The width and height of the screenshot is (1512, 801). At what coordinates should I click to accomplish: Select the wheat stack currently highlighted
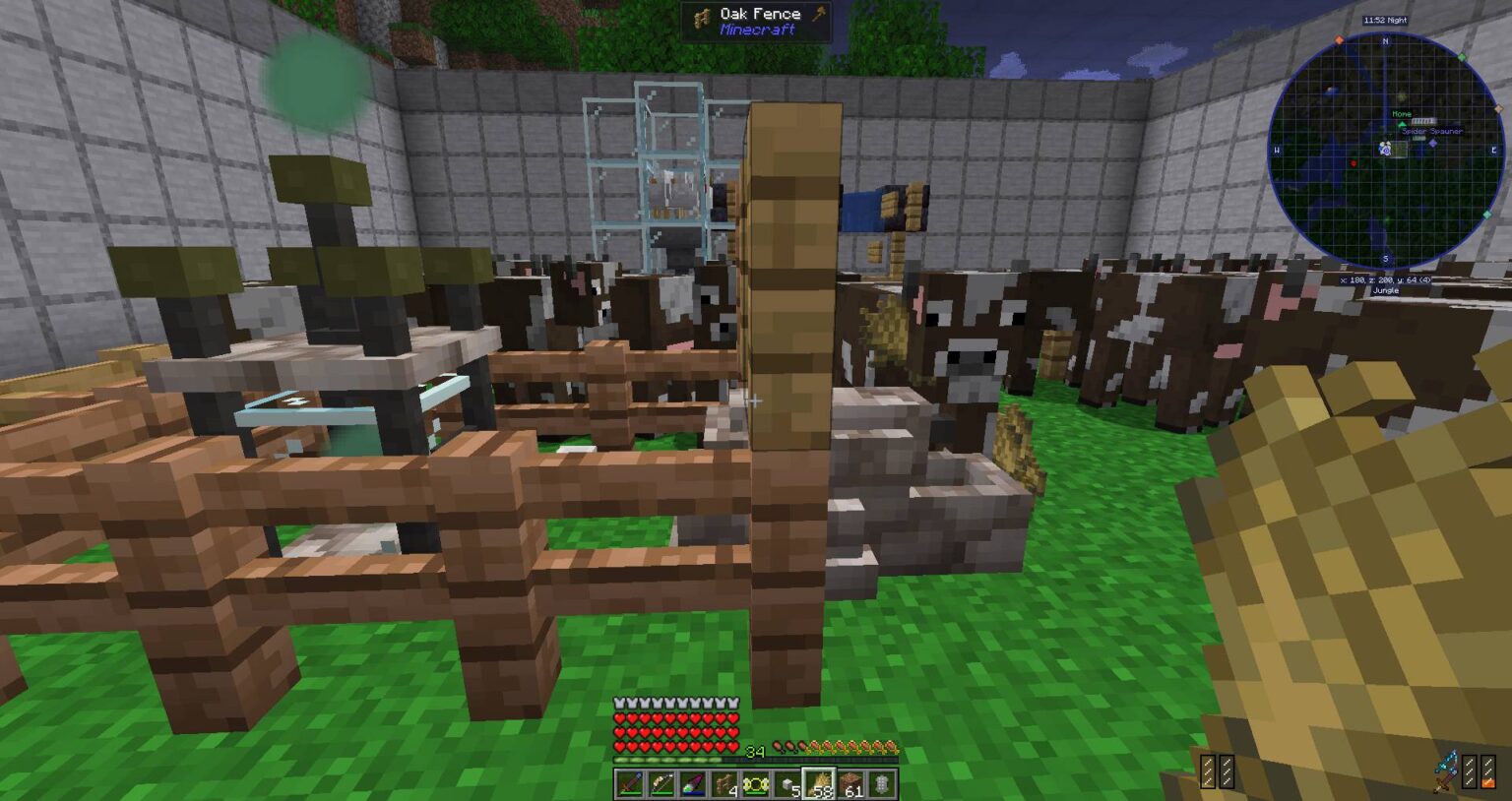817,785
